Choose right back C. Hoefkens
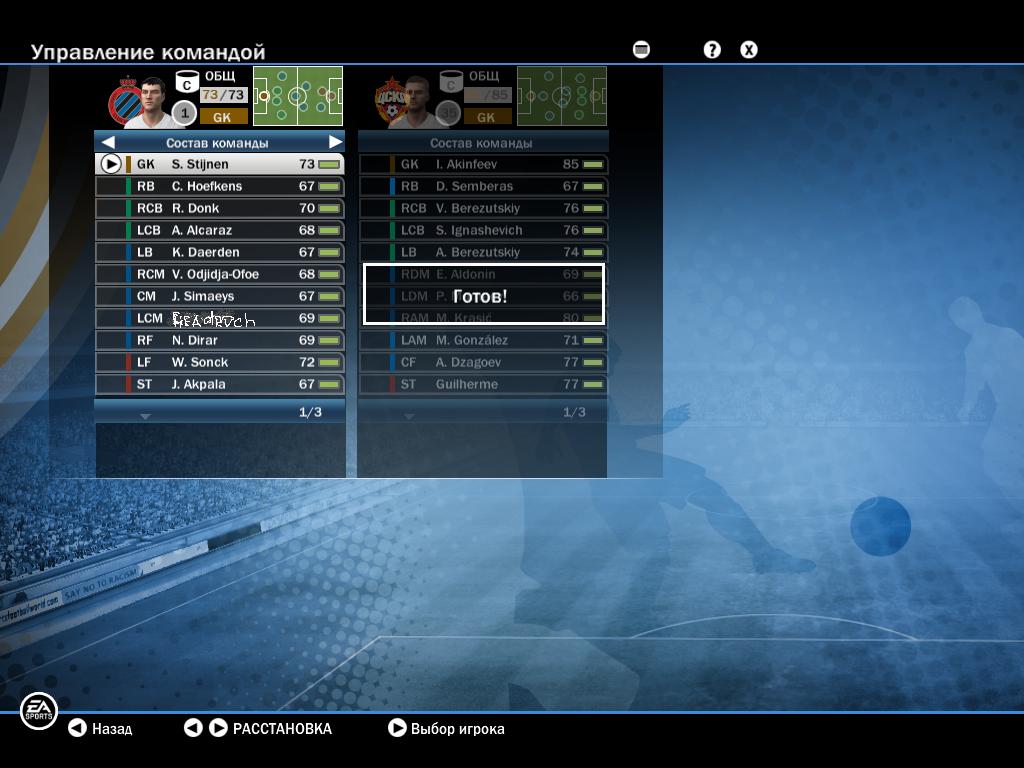 [x=220, y=186]
